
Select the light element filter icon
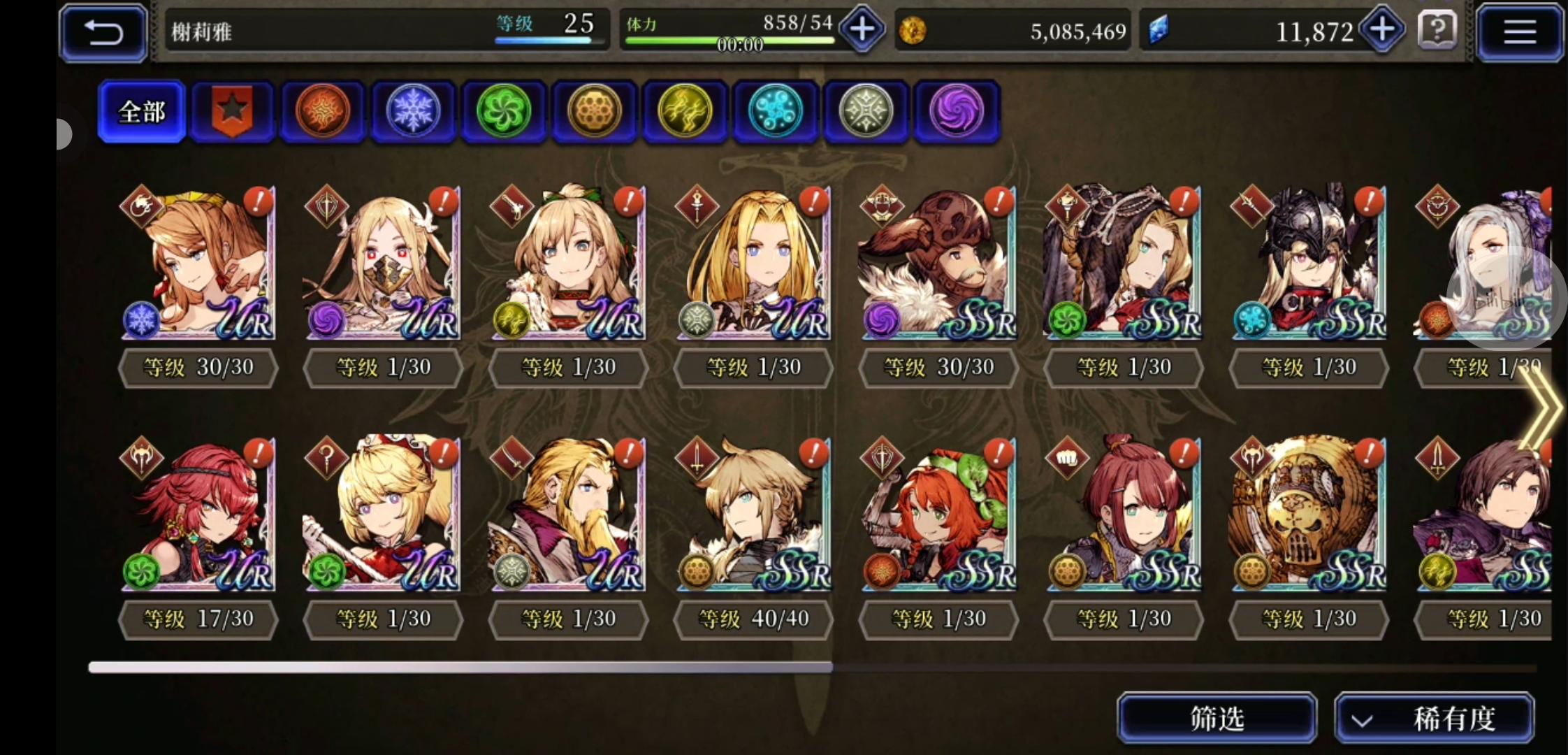[866, 112]
